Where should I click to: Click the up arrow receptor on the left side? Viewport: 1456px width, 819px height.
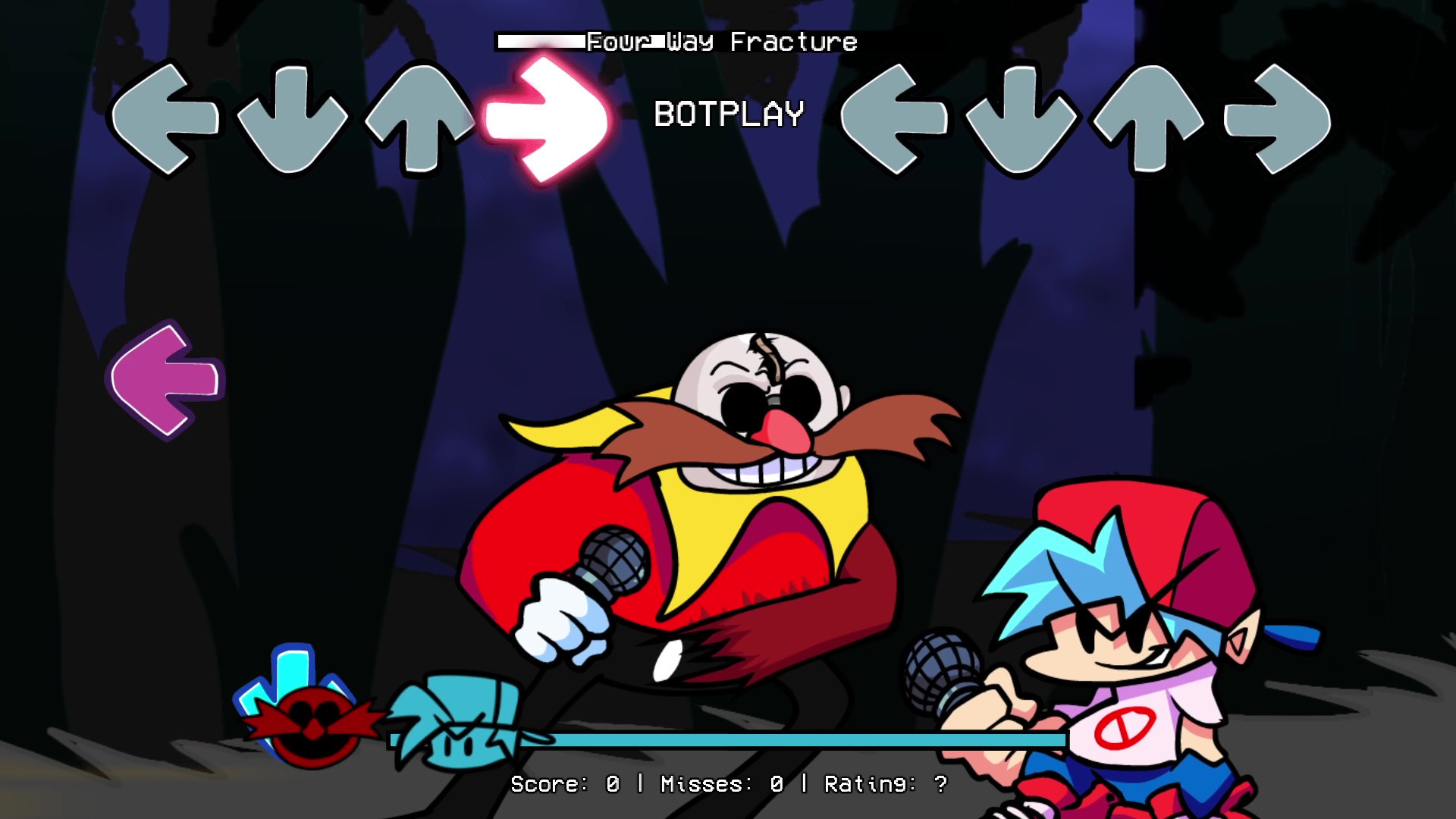pos(419,120)
